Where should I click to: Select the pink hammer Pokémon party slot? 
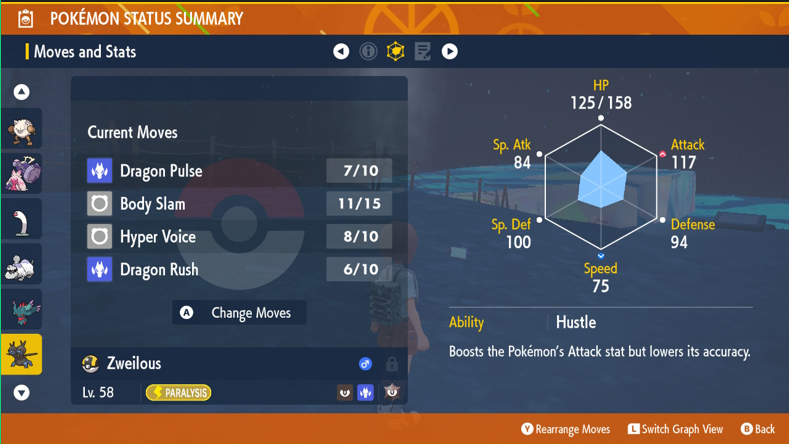pyautogui.click(x=21, y=173)
